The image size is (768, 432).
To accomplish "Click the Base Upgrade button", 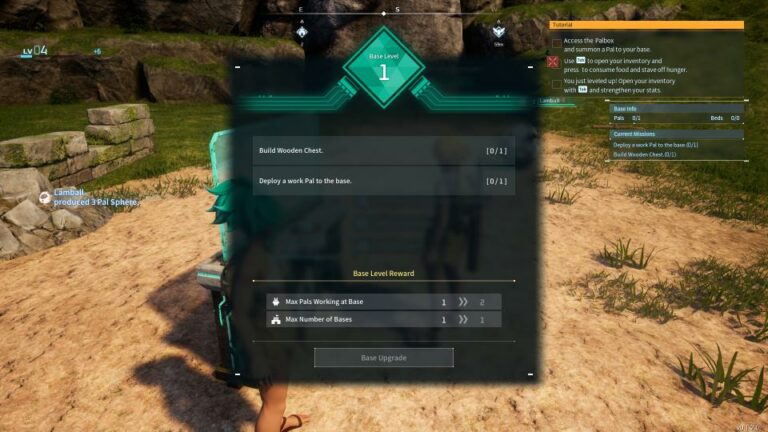I will click(384, 357).
